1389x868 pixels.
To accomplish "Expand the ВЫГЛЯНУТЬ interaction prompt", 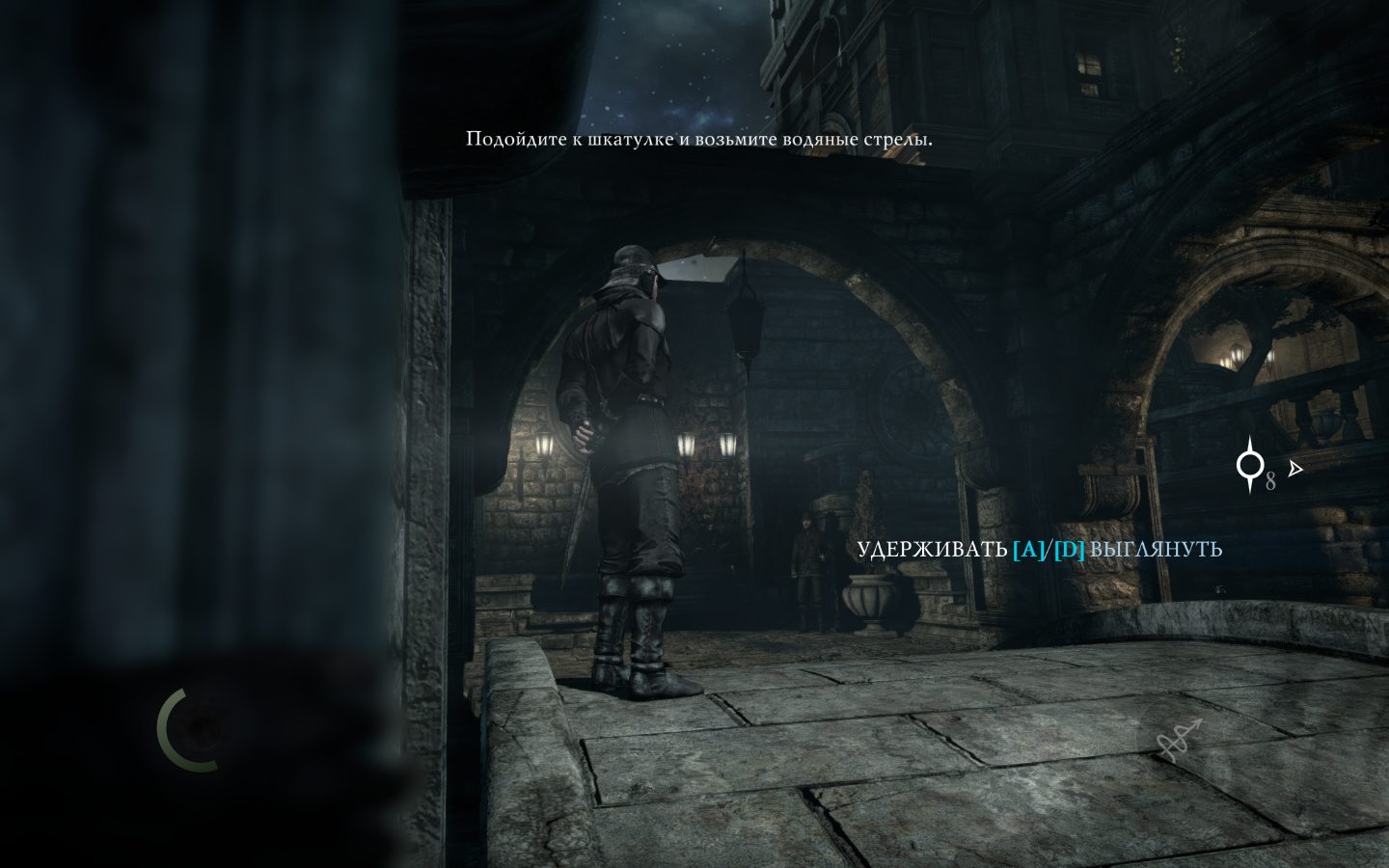I will [1156, 550].
